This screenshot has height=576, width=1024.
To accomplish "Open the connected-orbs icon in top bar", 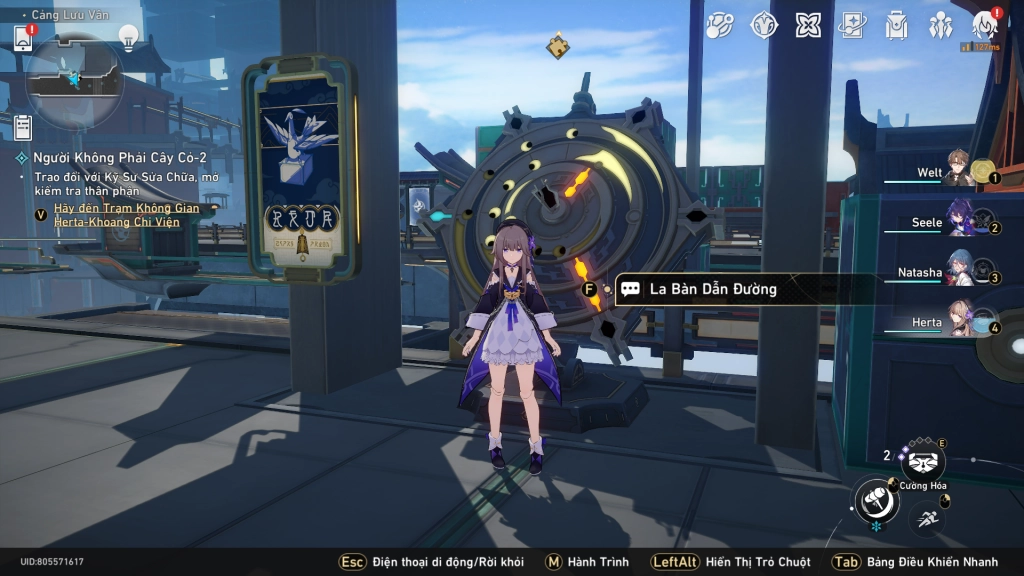I will (720, 26).
